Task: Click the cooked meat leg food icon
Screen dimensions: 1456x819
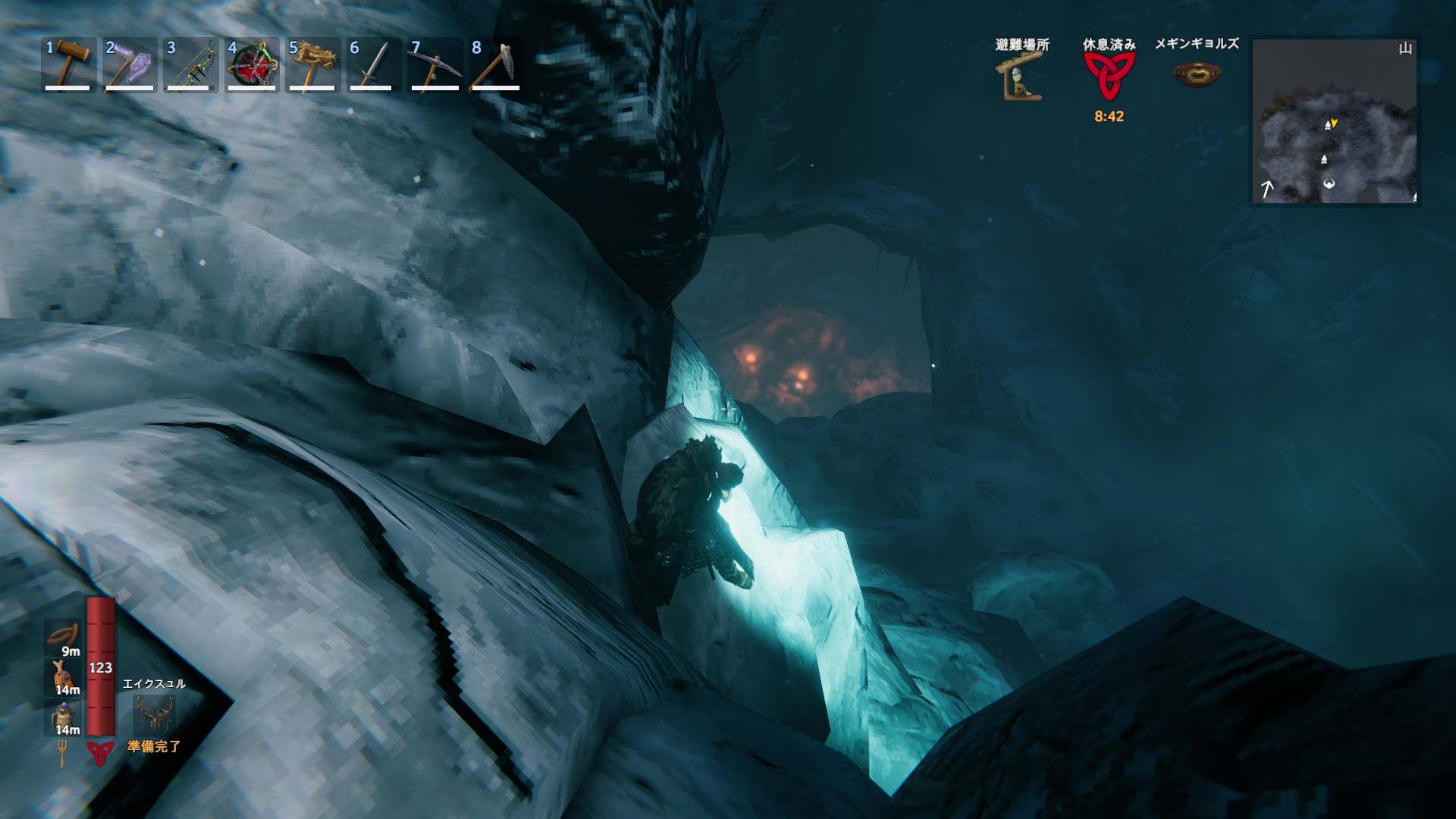Action: coord(64,675)
